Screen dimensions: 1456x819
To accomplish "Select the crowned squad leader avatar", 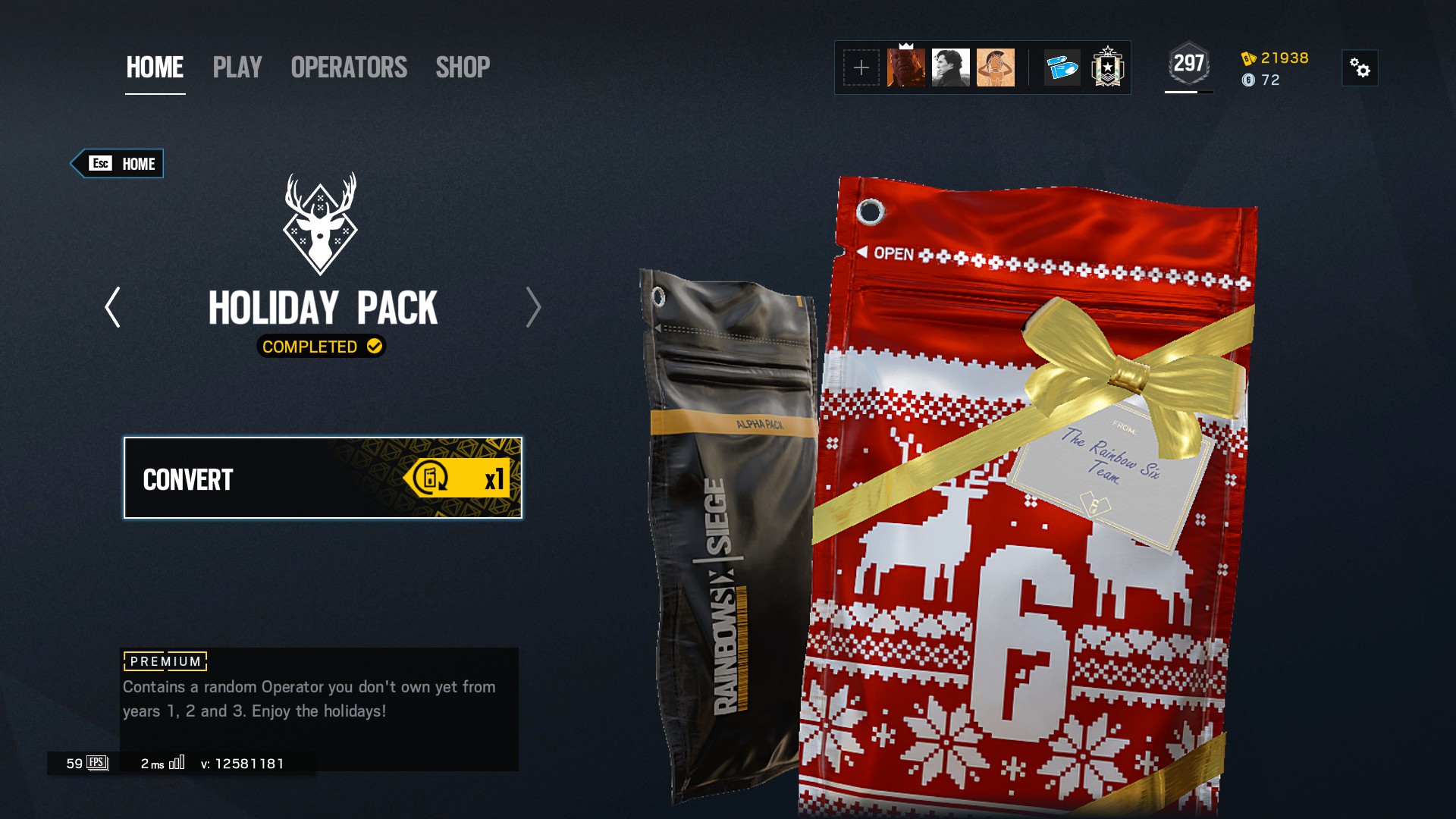I will point(906,67).
